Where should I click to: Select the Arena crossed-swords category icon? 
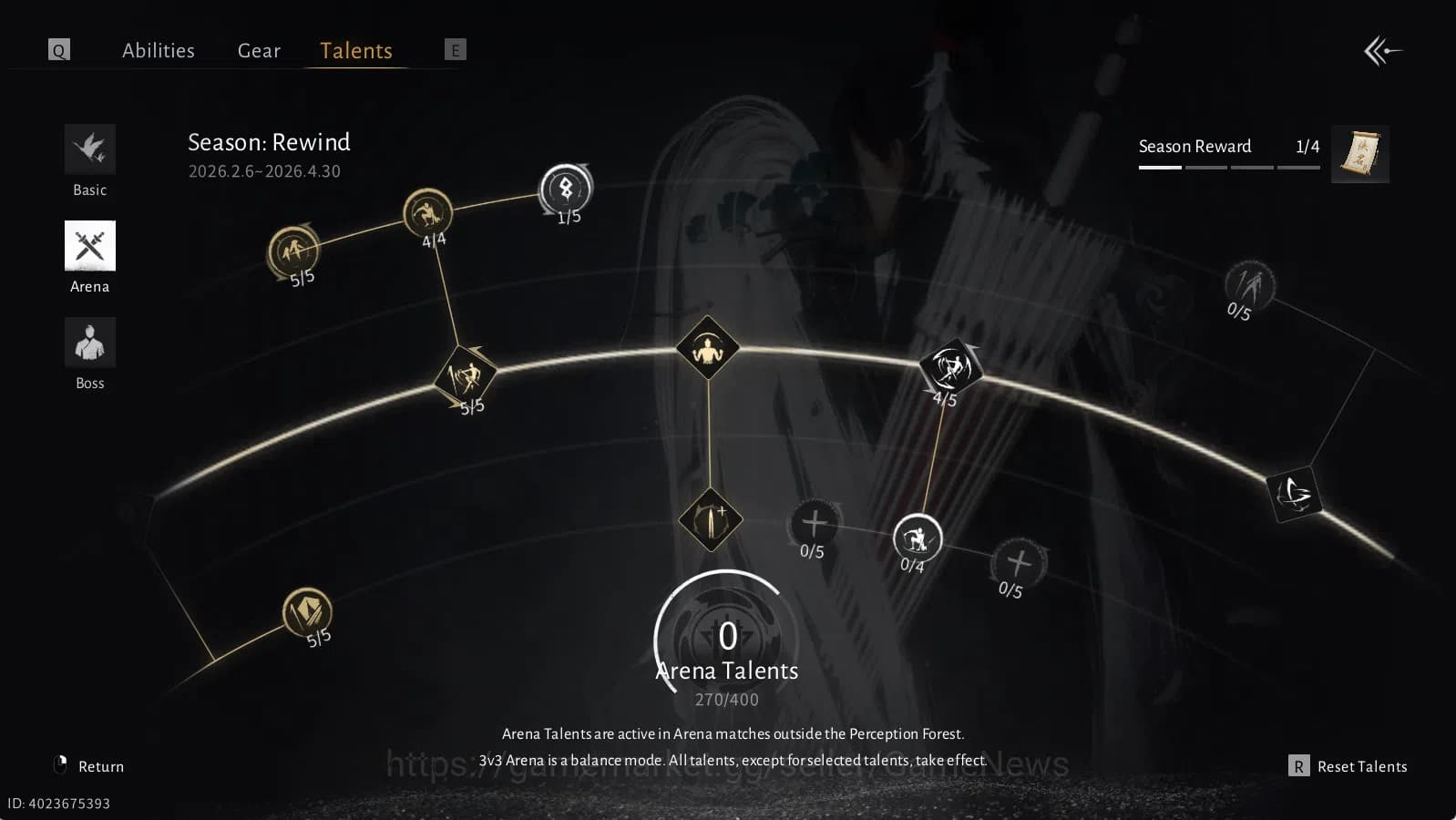point(89,246)
